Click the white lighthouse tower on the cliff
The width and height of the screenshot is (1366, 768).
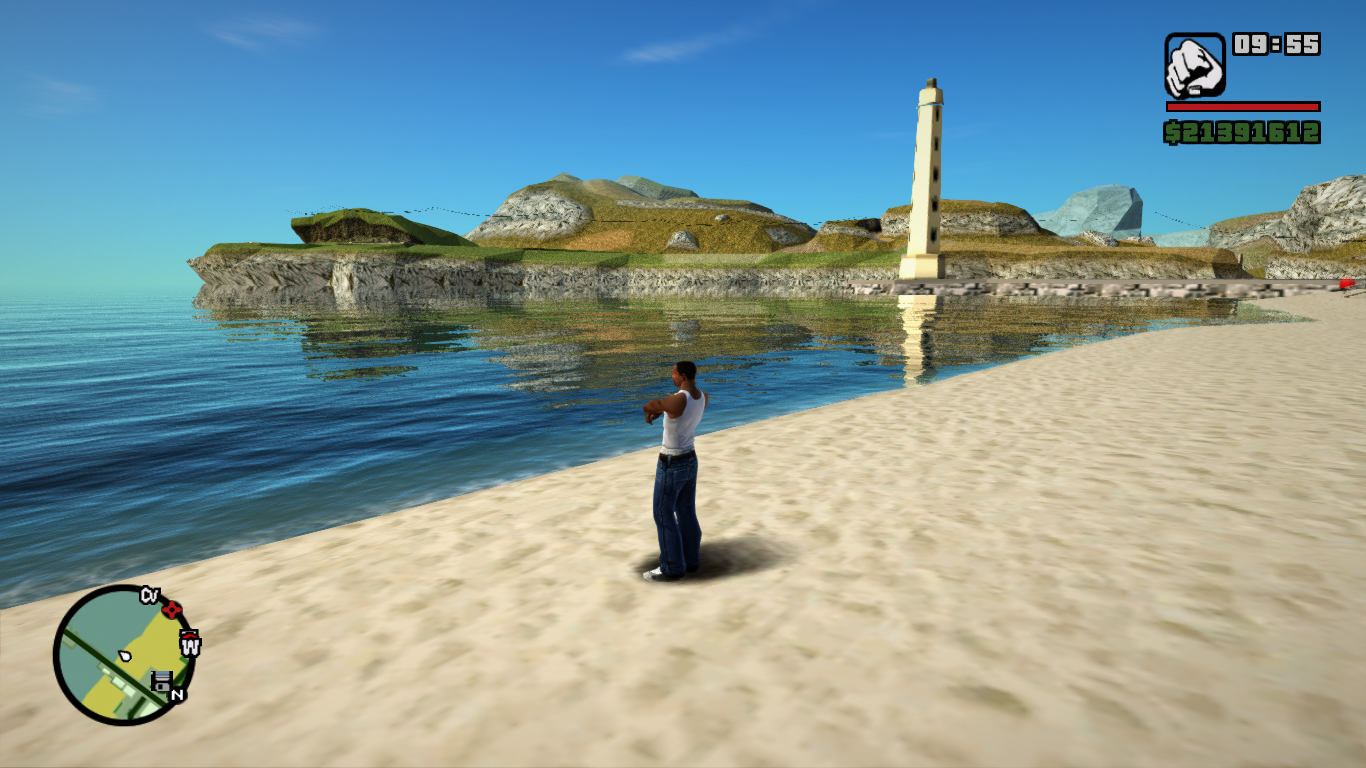925,180
